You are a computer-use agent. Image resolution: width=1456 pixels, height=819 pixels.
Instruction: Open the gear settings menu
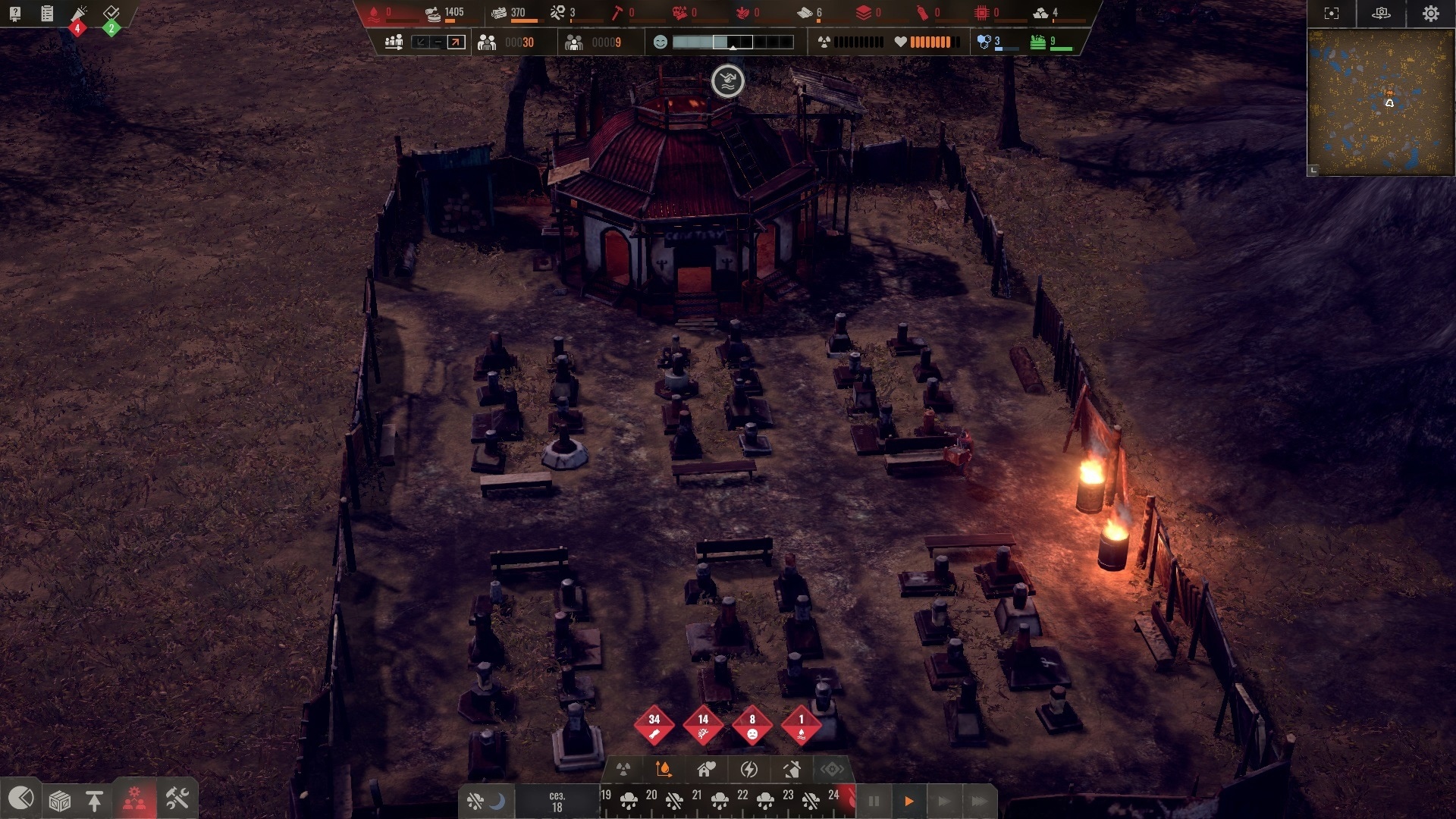[1430, 14]
